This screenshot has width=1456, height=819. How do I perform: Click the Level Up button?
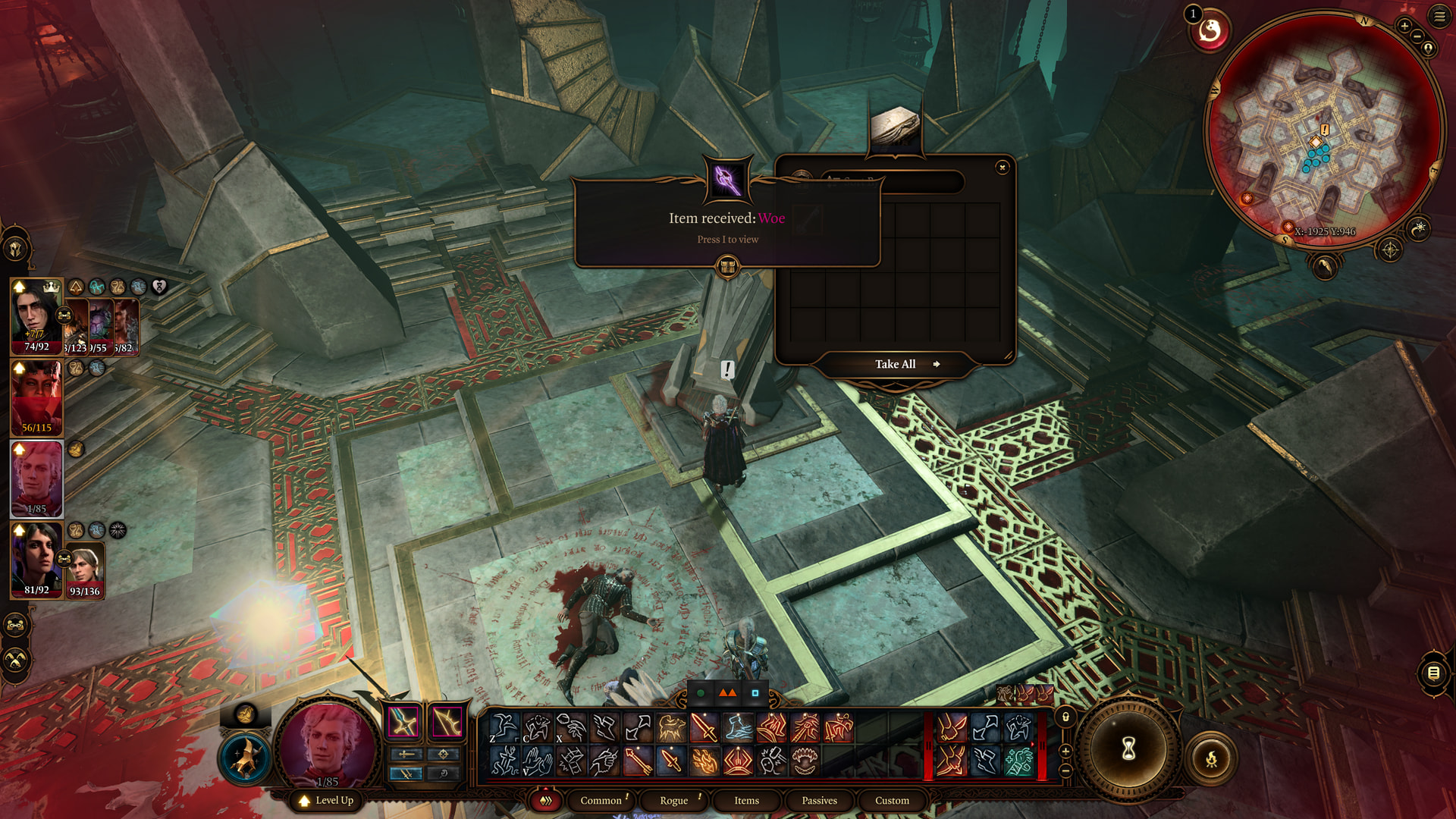click(327, 801)
